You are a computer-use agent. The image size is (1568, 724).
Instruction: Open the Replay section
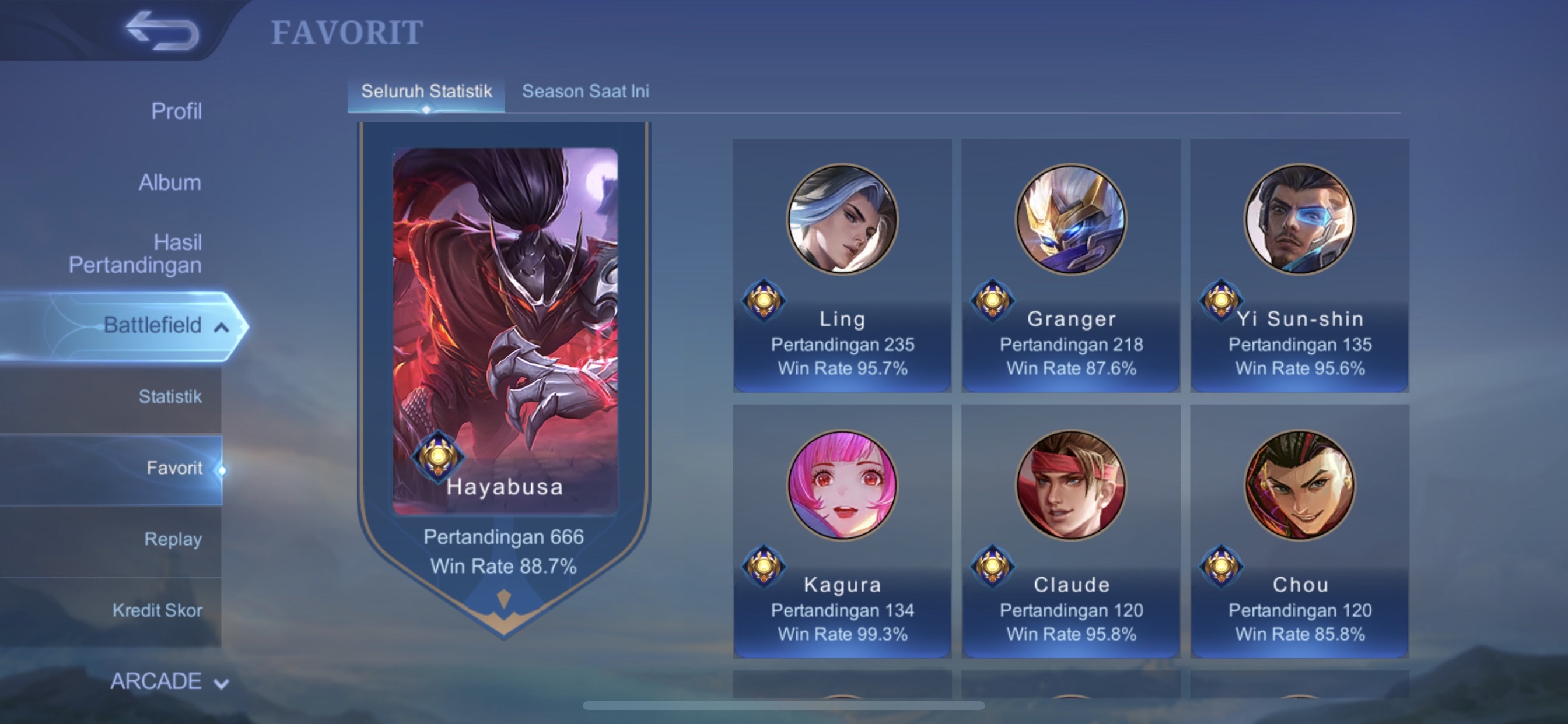point(173,539)
